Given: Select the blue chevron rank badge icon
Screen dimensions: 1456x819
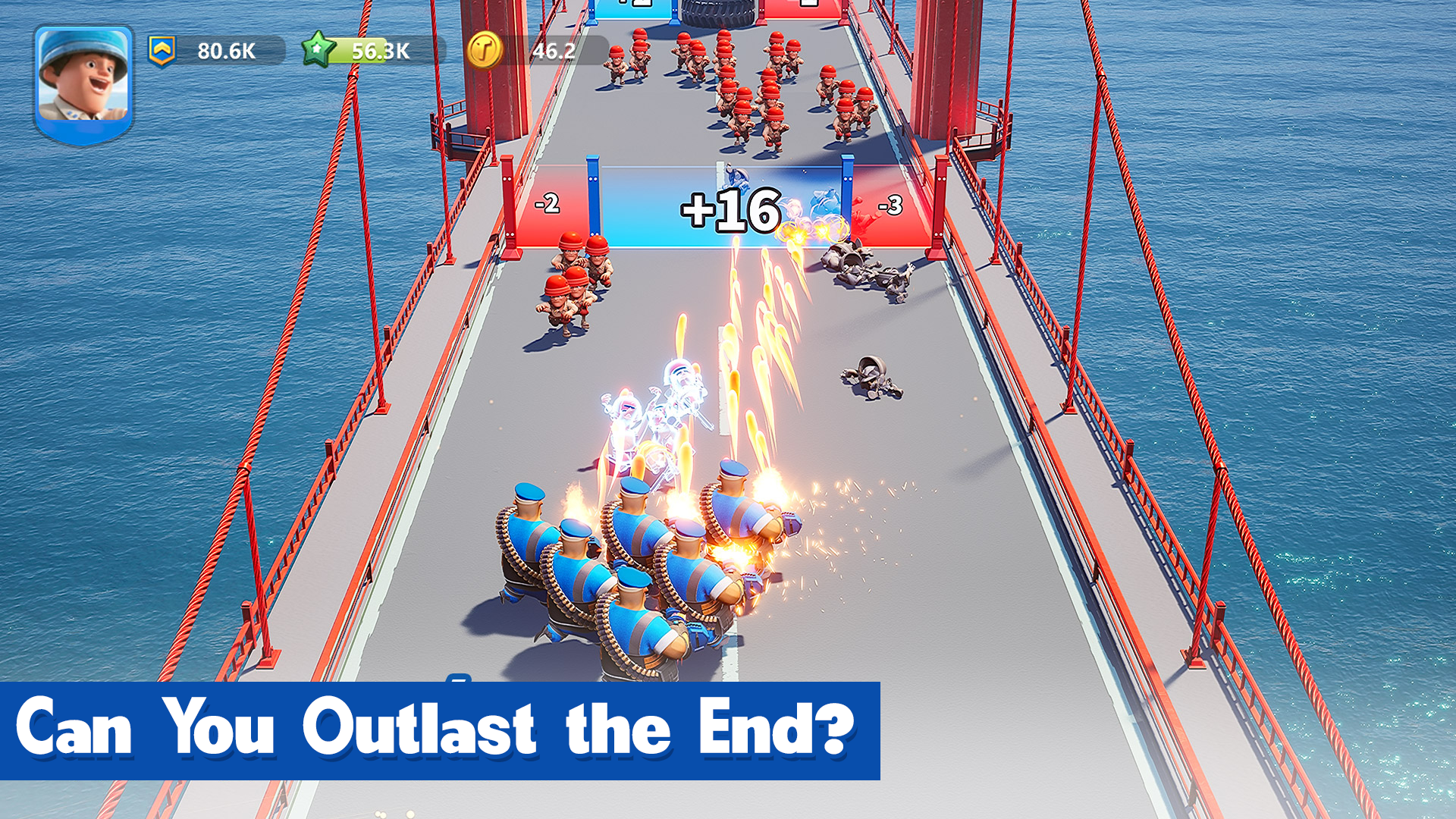Looking at the screenshot, I should pos(164,51).
